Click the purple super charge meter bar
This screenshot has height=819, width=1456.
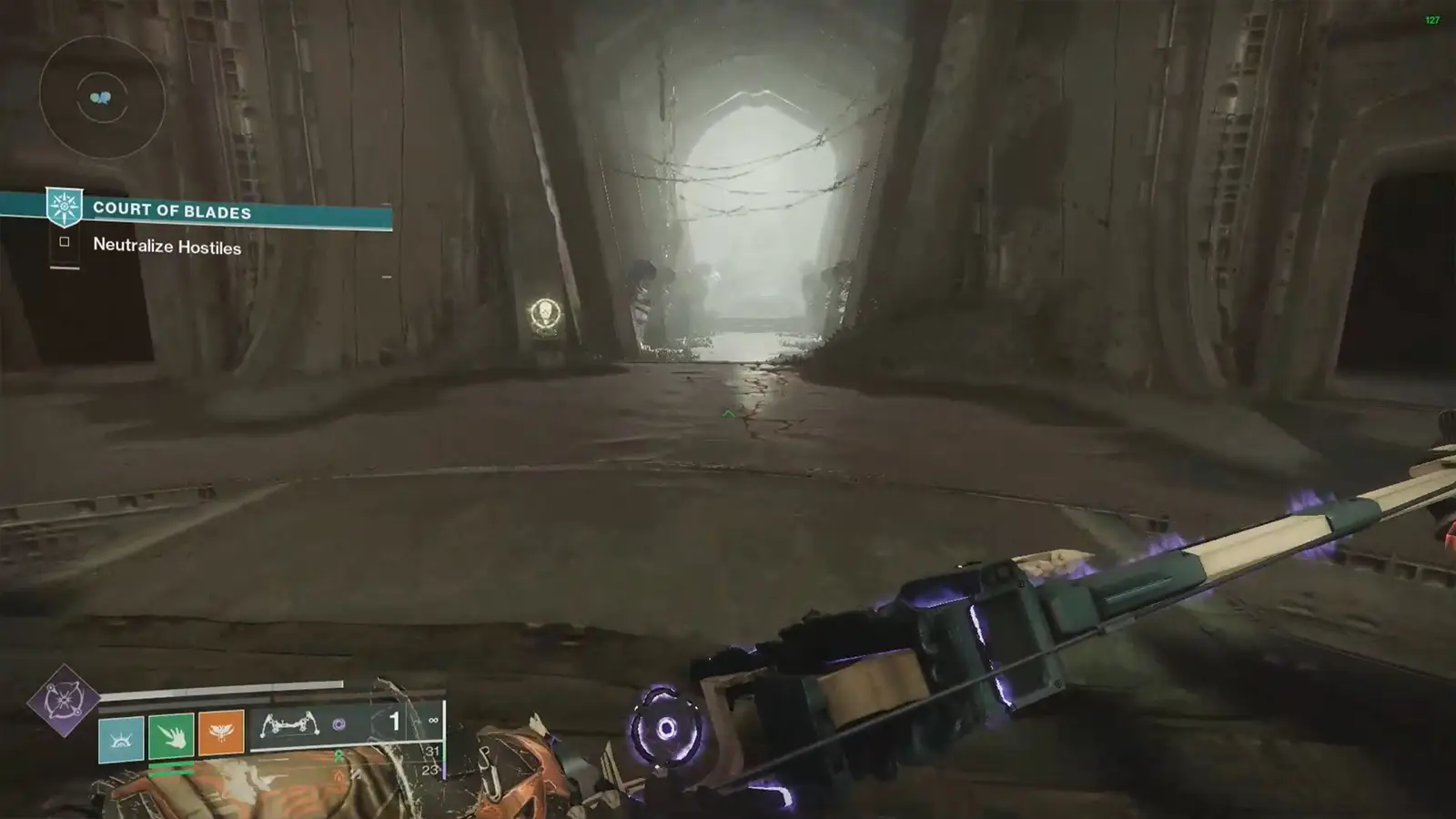(443, 771)
